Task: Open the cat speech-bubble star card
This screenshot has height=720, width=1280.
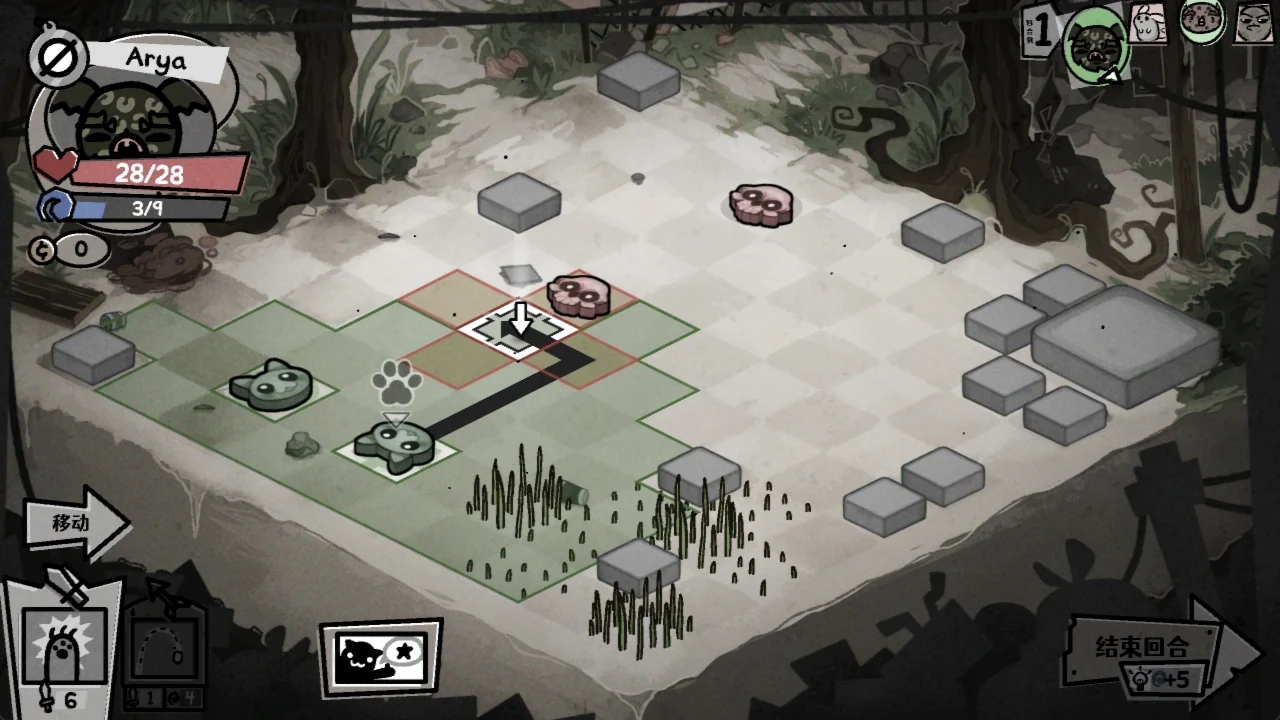Action: 380,659
